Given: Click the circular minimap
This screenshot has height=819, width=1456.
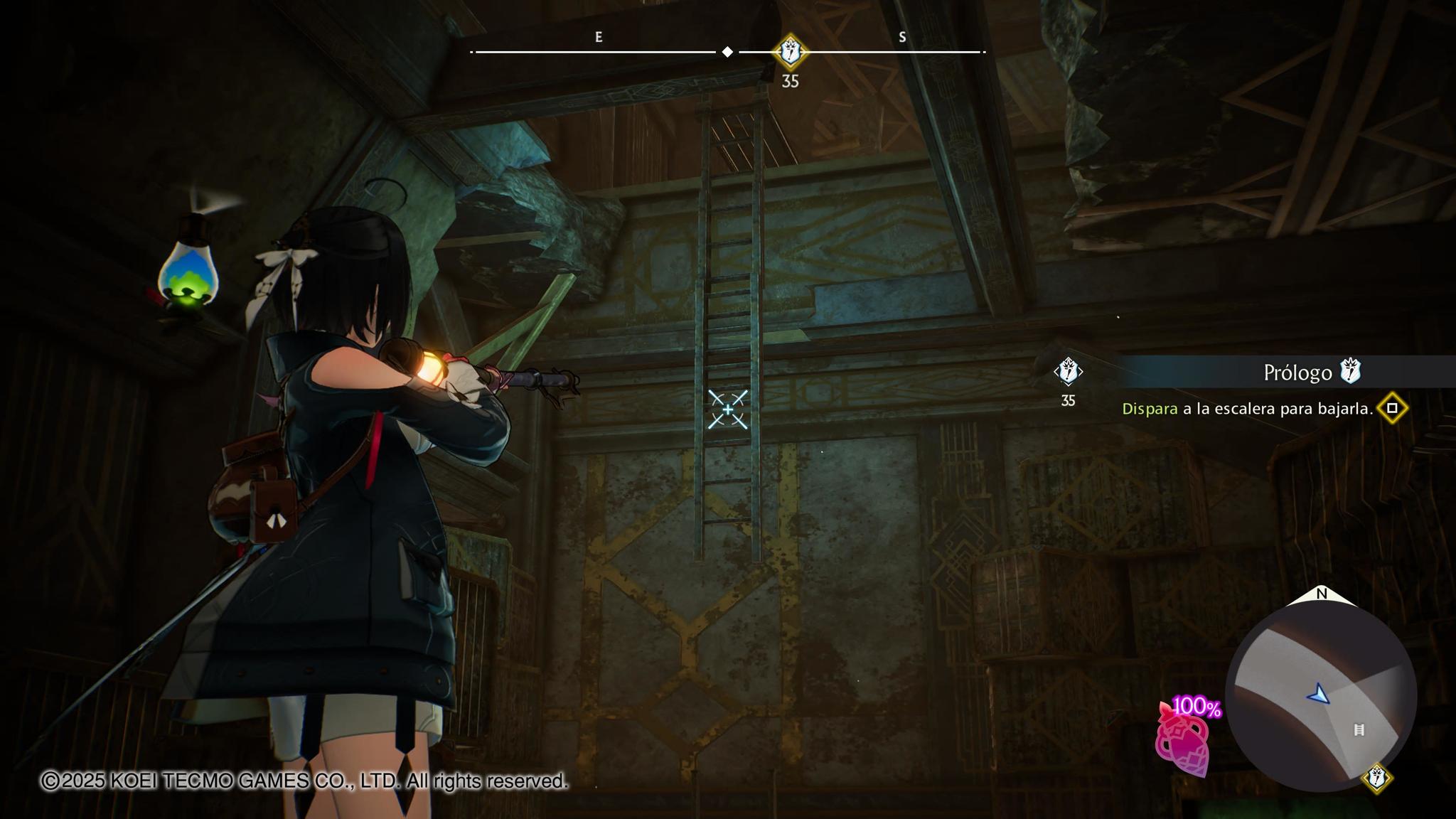Looking at the screenshot, I should tap(1321, 695).
